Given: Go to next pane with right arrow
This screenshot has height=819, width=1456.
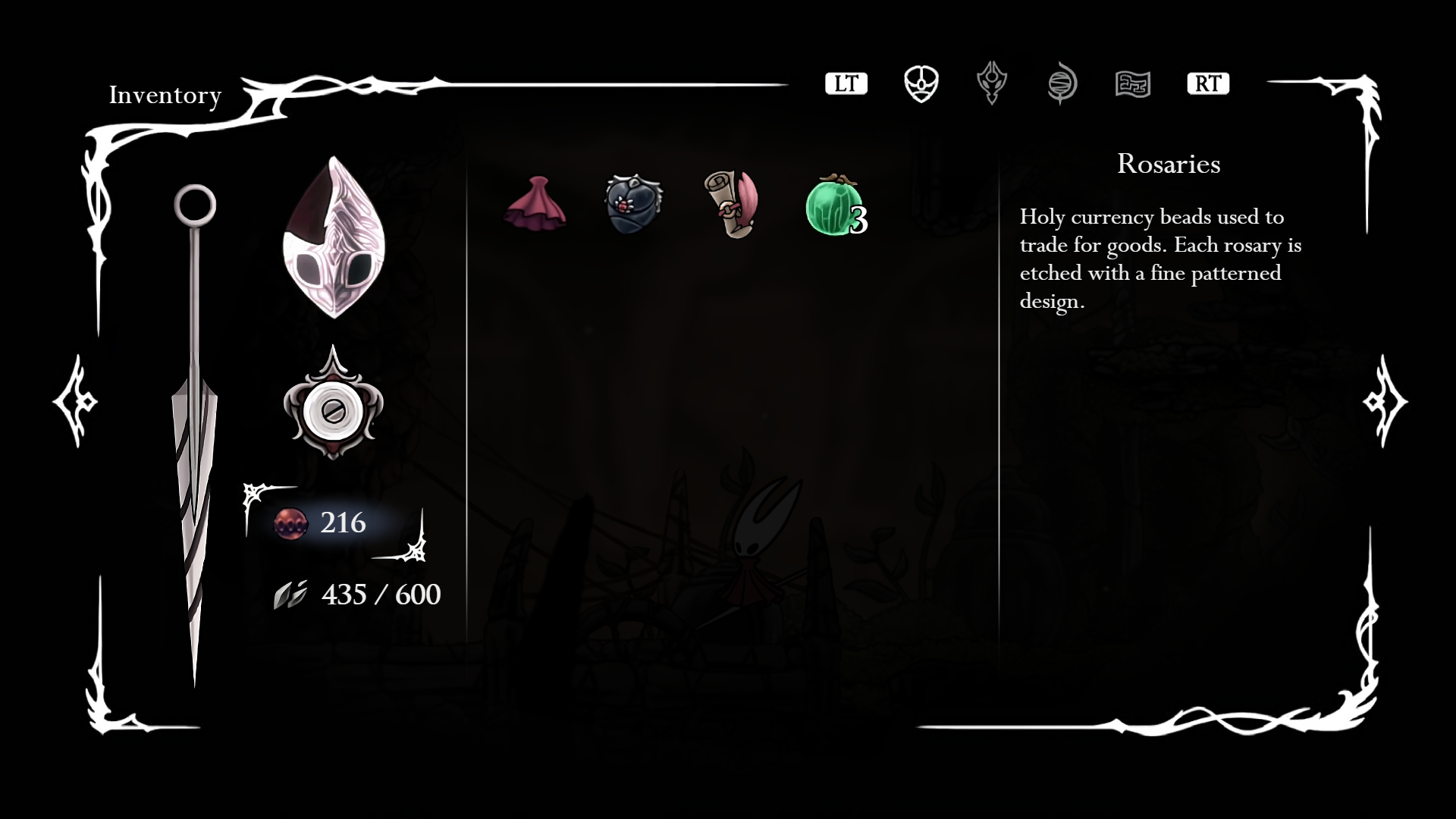Looking at the screenshot, I should tap(1384, 401).
